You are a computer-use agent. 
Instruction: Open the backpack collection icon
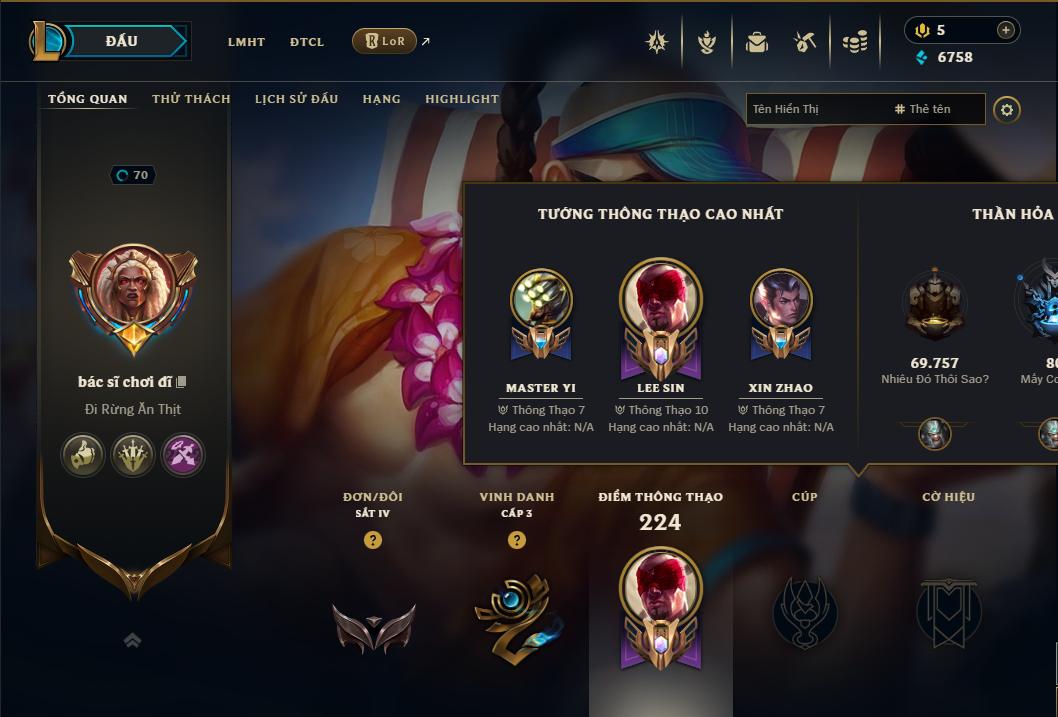[757, 42]
